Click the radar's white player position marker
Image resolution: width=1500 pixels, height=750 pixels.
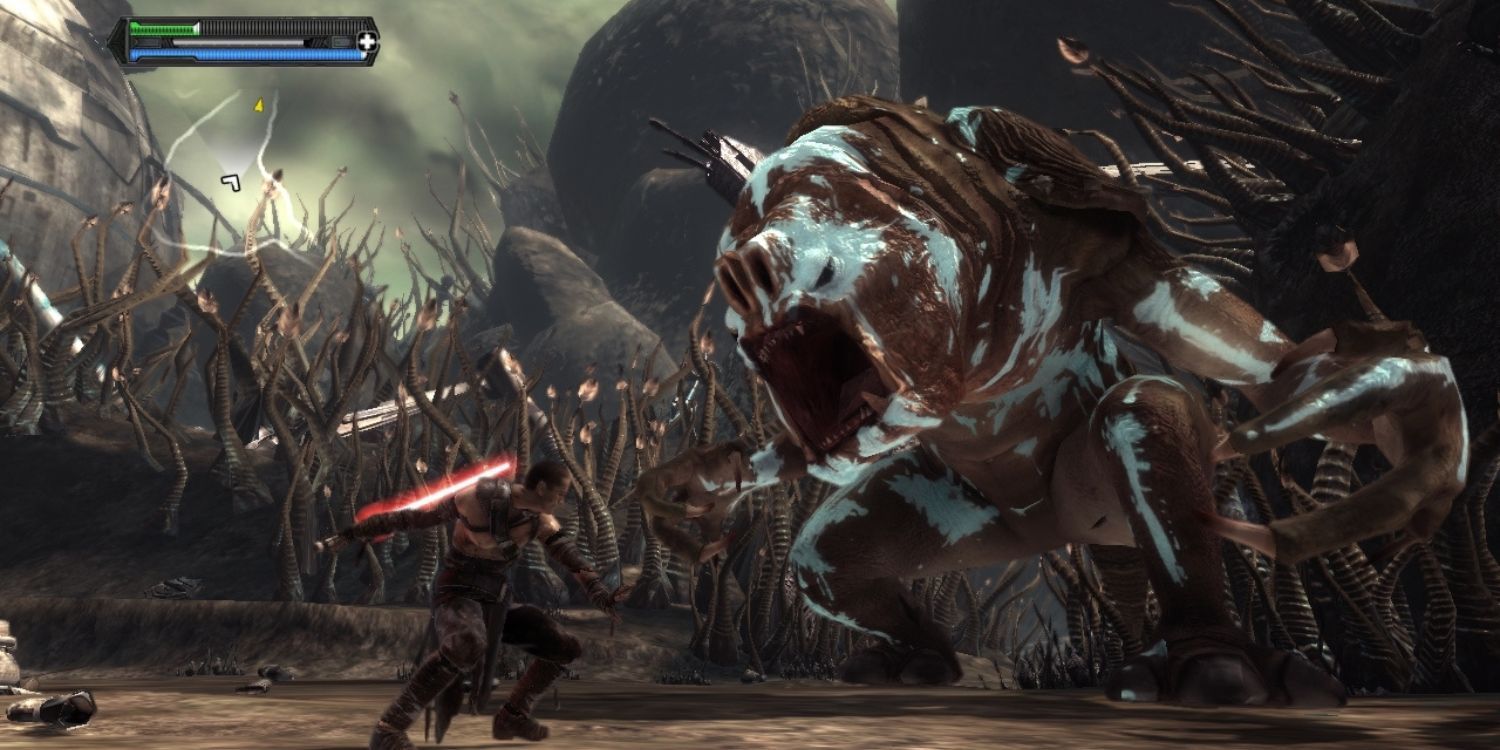[231, 181]
